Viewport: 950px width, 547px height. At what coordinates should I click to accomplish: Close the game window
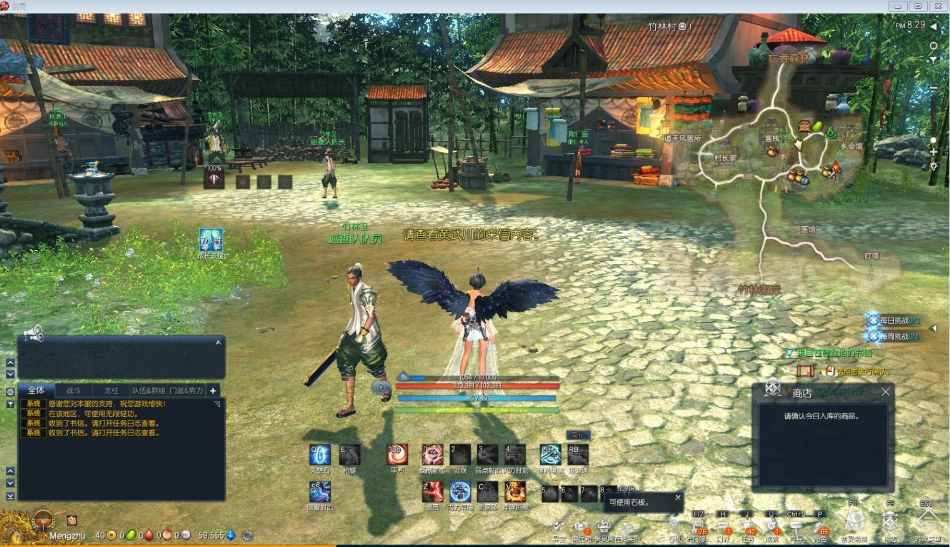click(x=936, y=6)
